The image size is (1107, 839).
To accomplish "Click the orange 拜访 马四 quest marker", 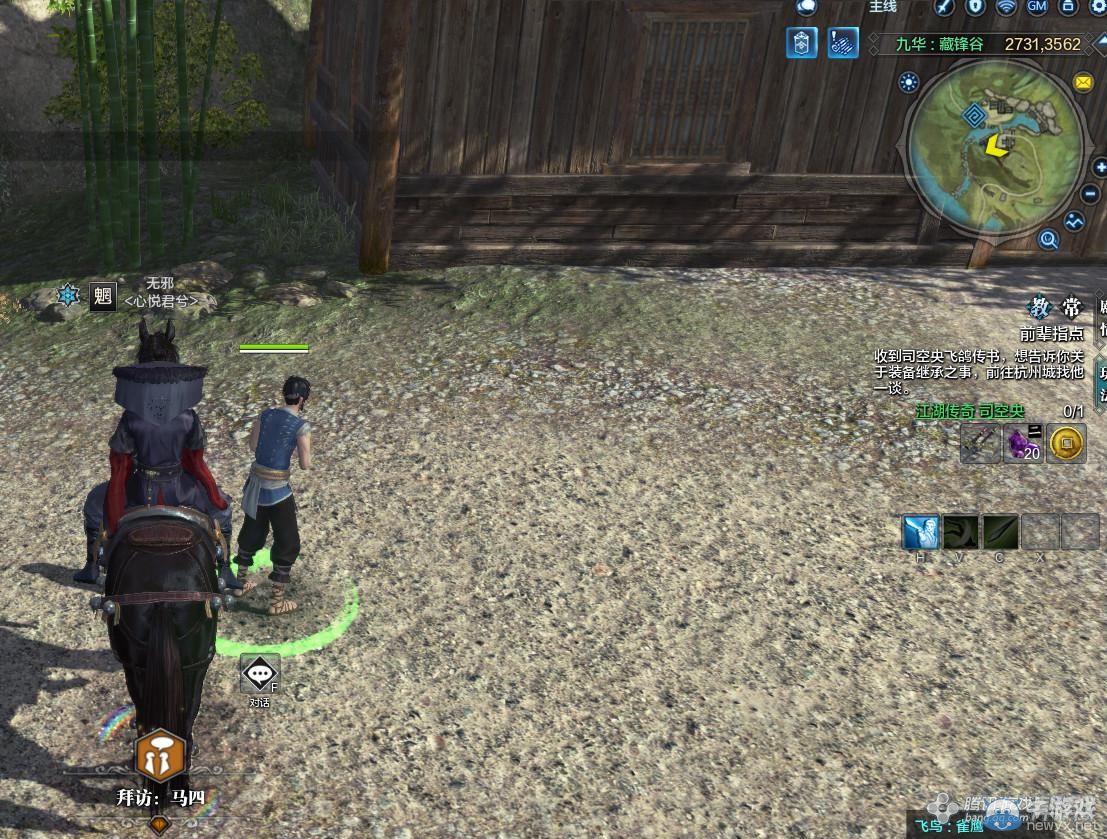I will click(160, 755).
